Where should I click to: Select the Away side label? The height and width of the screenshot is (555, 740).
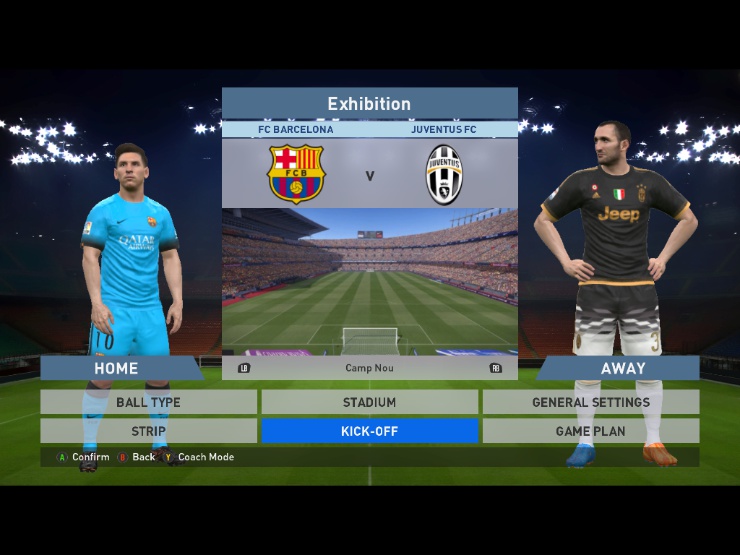[x=622, y=368]
